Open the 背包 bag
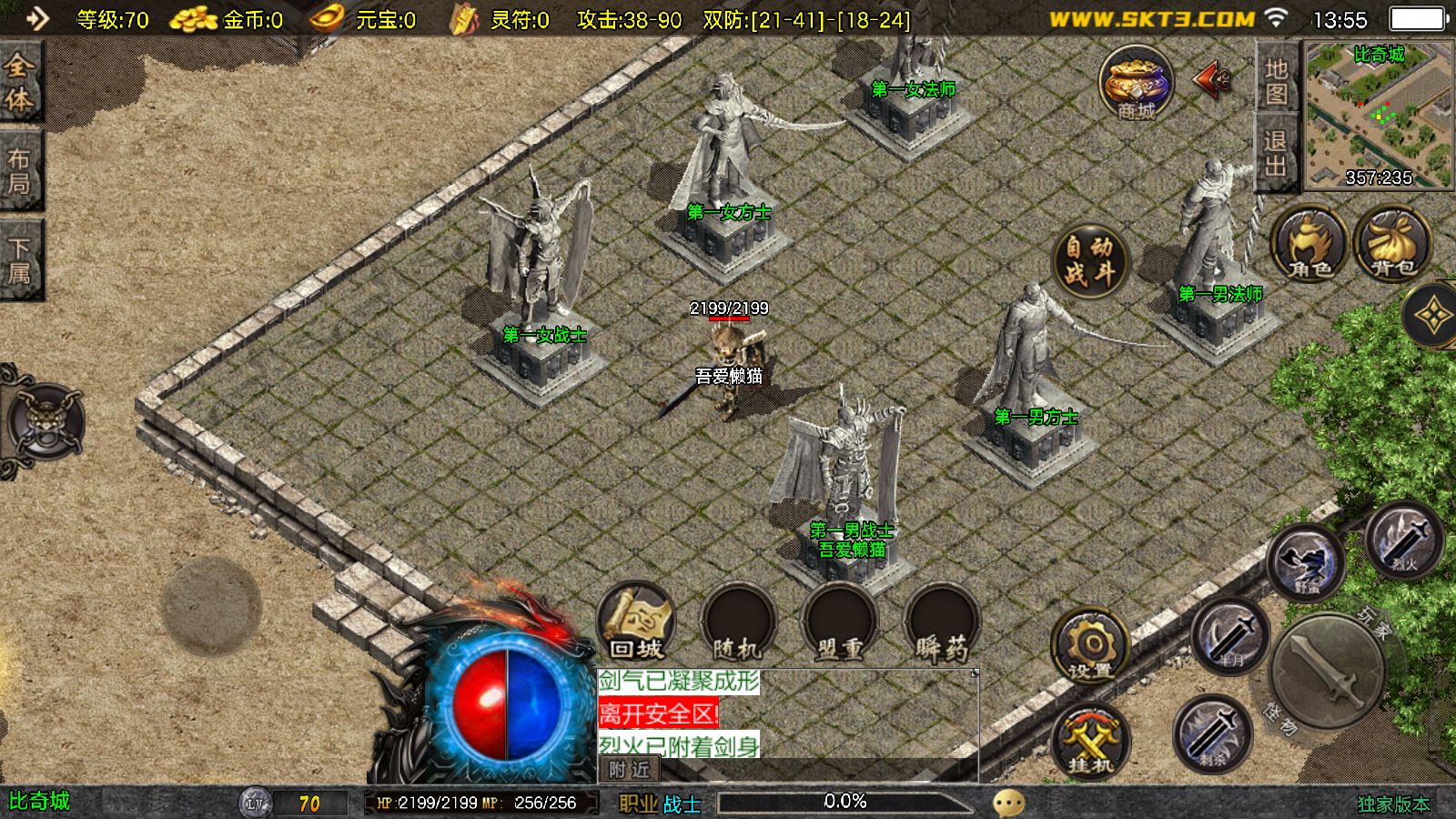The height and width of the screenshot is (819, 1456). [1392, 244]
